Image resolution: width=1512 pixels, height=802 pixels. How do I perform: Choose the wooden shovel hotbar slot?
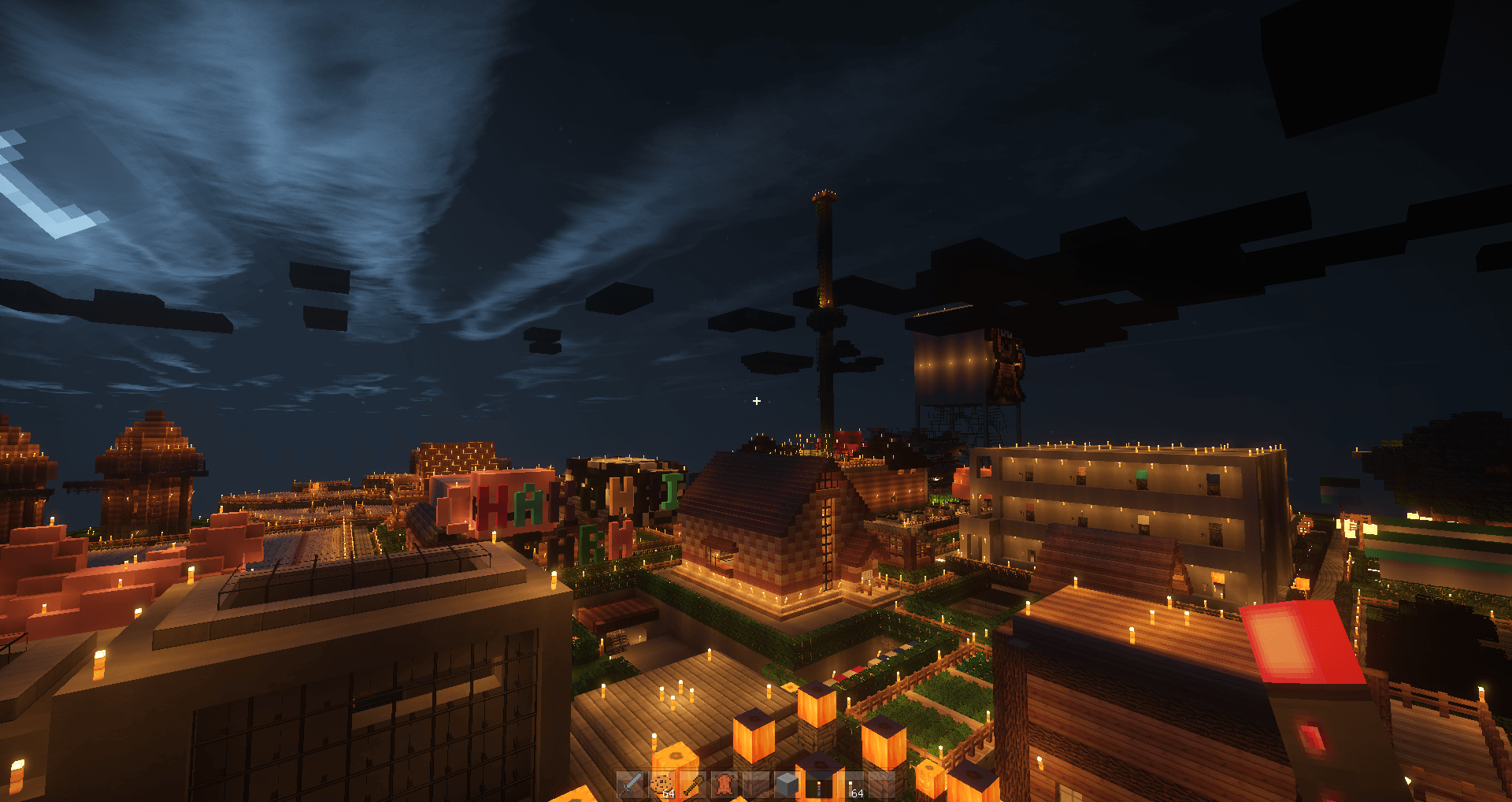693,785
